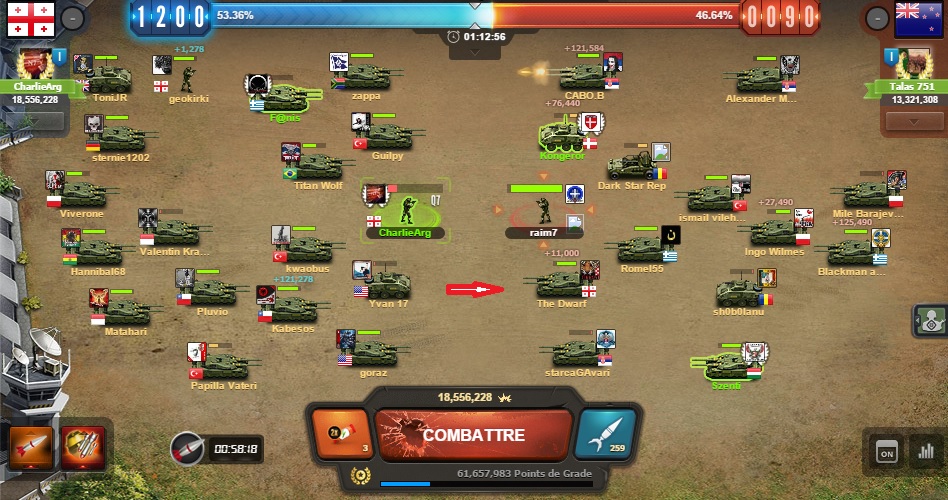
Task: Choose the orange shell ammo slot
Action: 340,436
